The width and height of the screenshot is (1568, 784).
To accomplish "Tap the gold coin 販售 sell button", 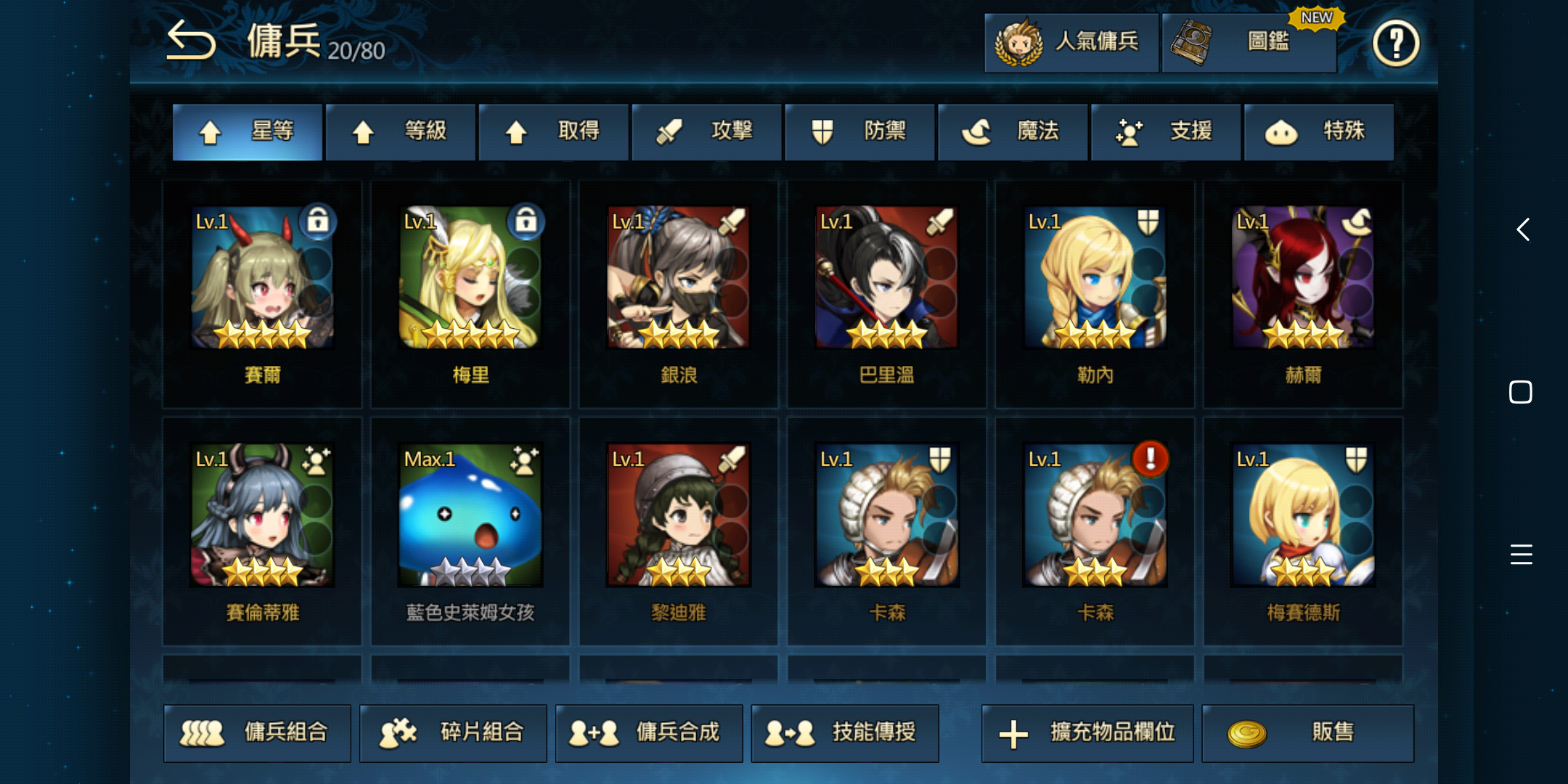I will (x=1308, y=733).
